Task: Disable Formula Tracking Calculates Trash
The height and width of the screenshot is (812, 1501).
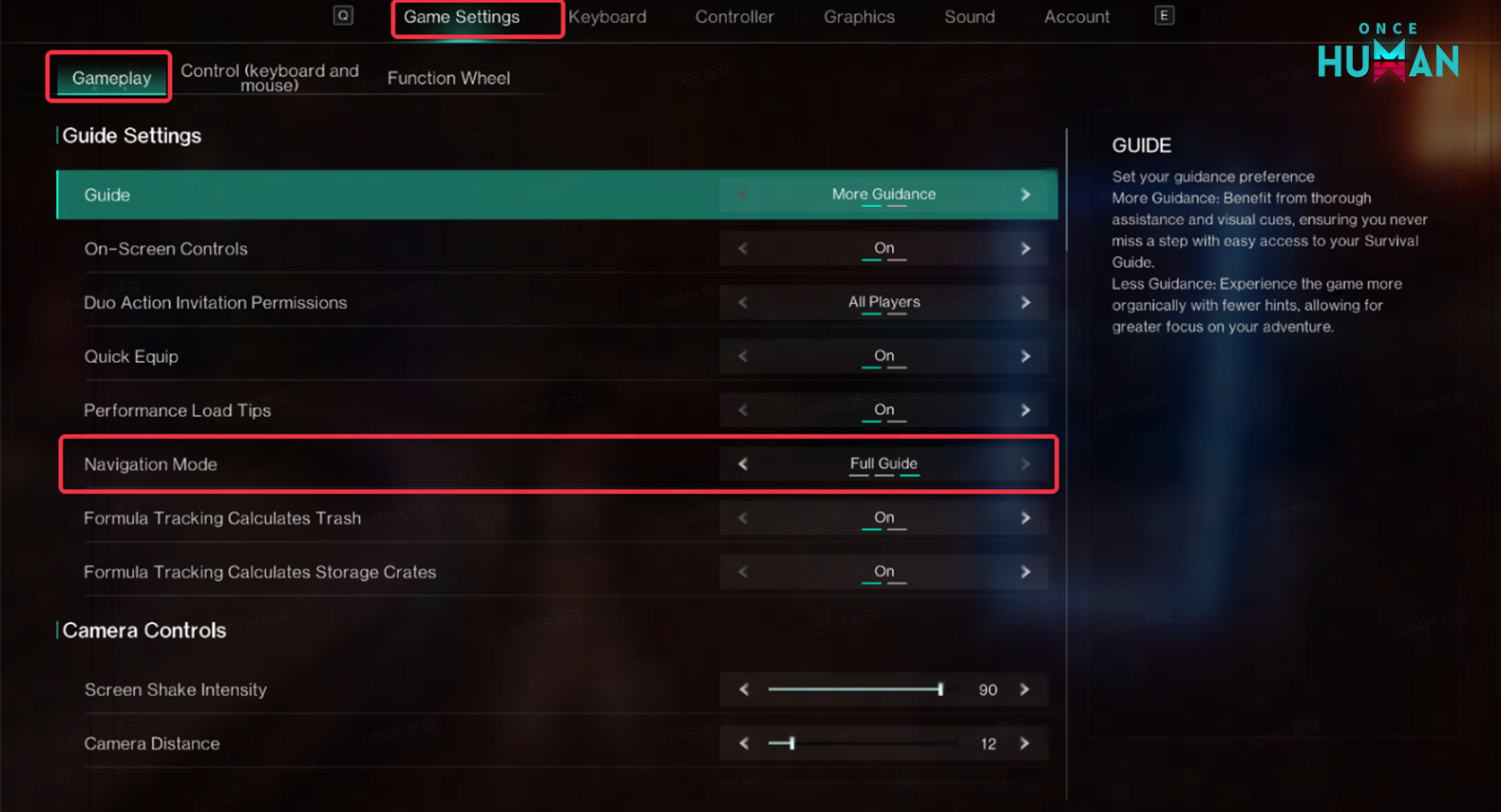Action: pyautogui.click(x=1025, y=518)
